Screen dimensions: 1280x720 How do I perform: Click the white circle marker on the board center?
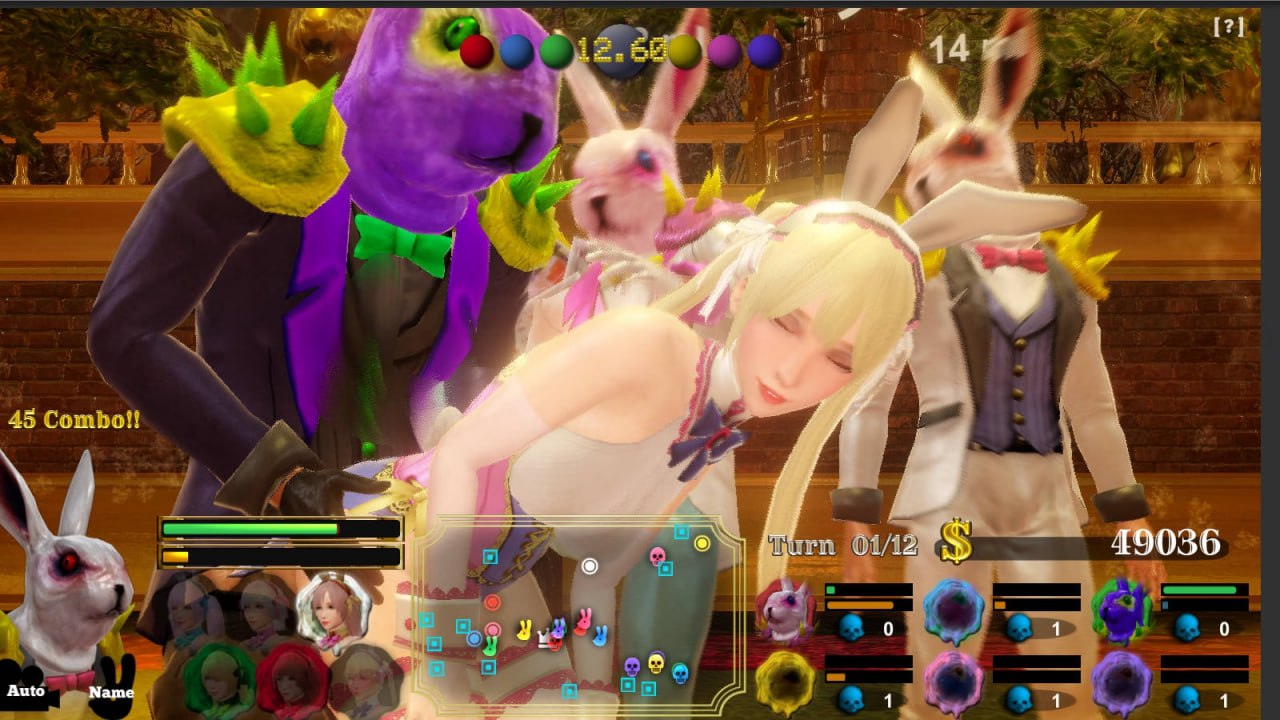(590, 566)
